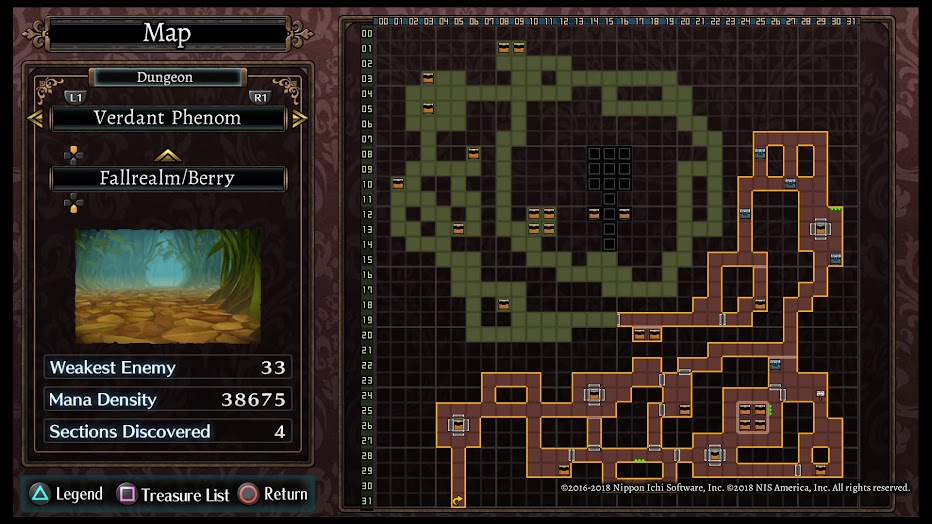Open the Legend
932x524 pixels.
66,494
